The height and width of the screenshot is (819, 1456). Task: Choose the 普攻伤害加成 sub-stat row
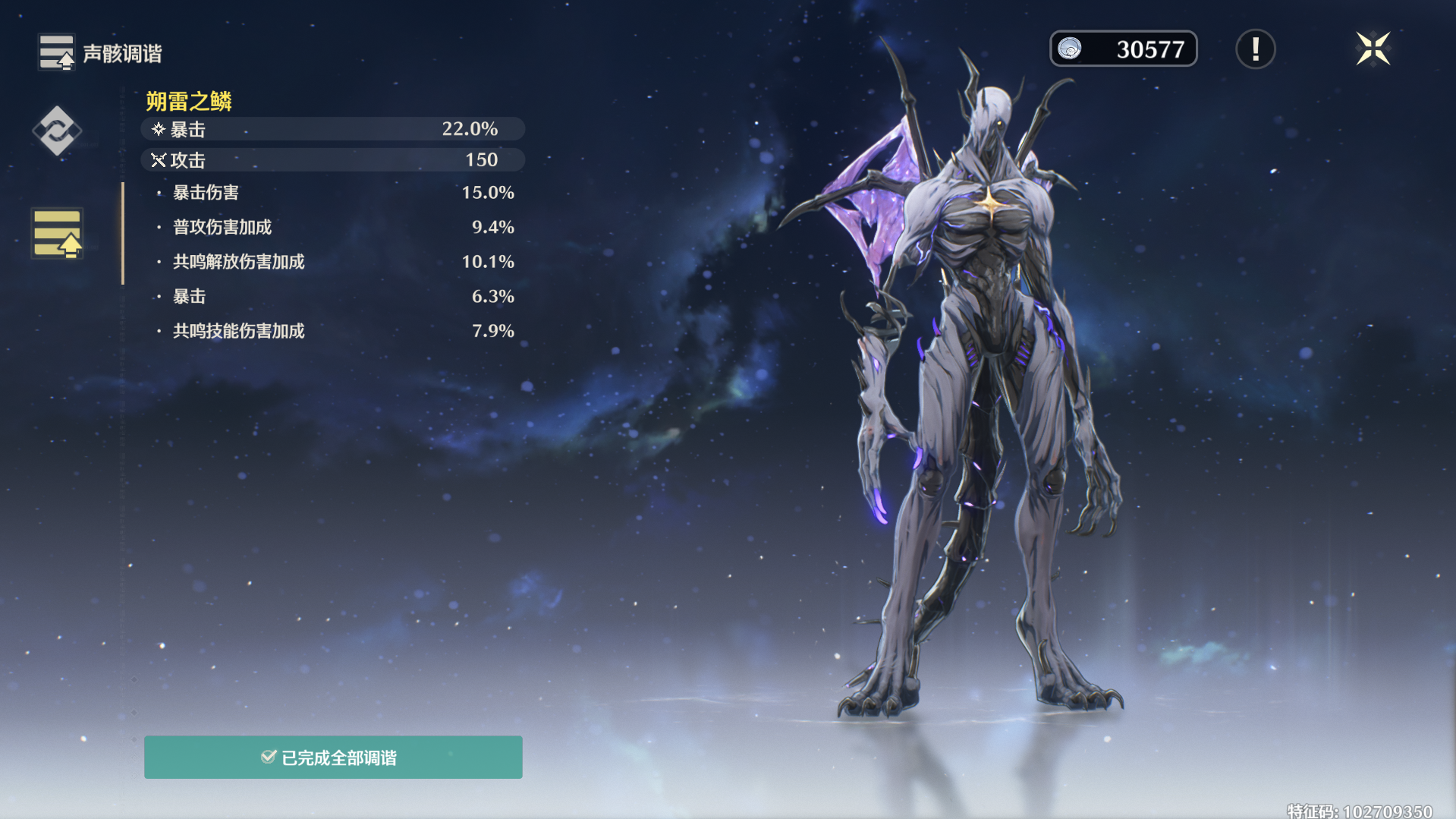(x=334, y=227)
